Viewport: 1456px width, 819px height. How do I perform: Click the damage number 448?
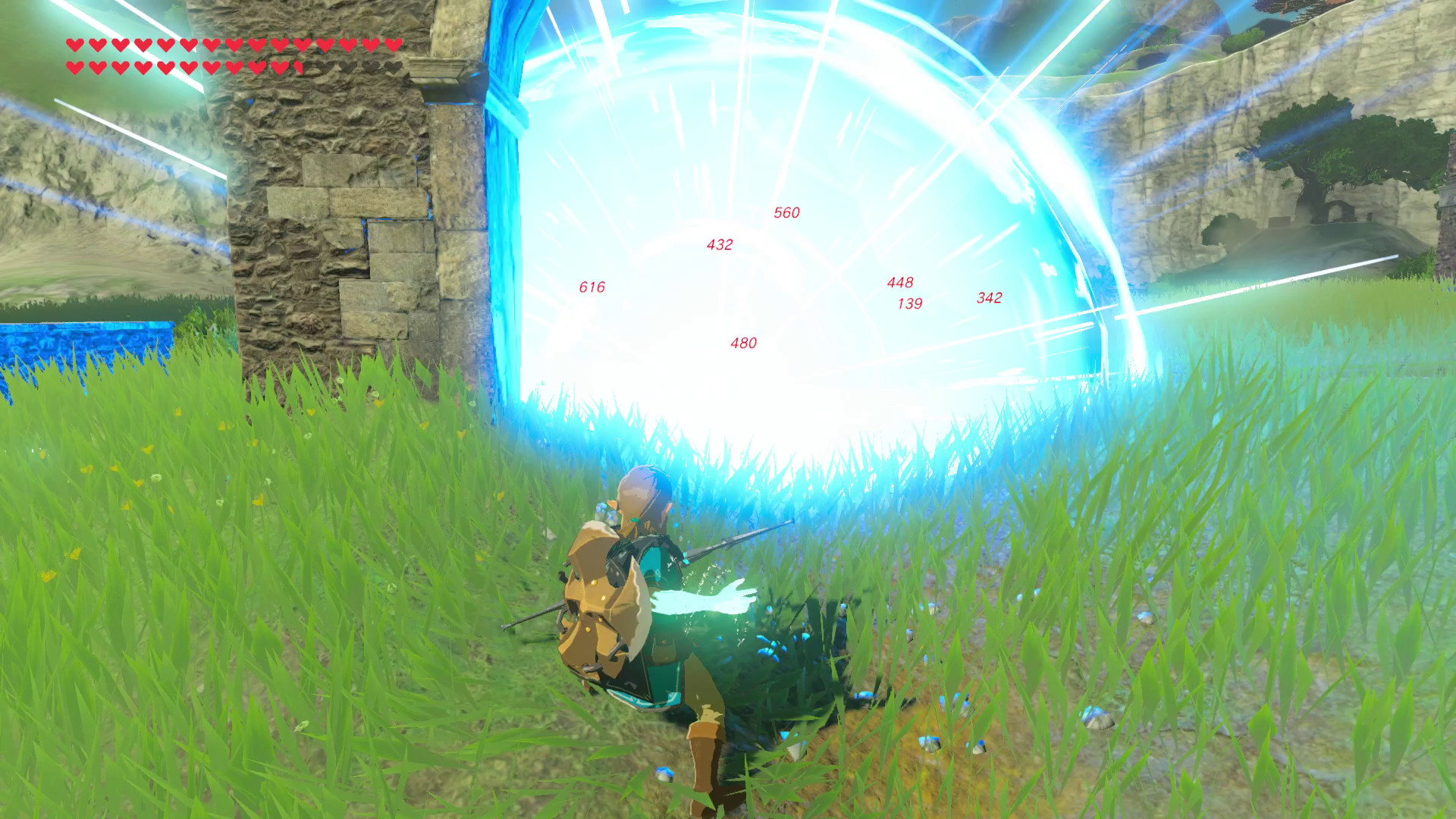click(900, 283)
